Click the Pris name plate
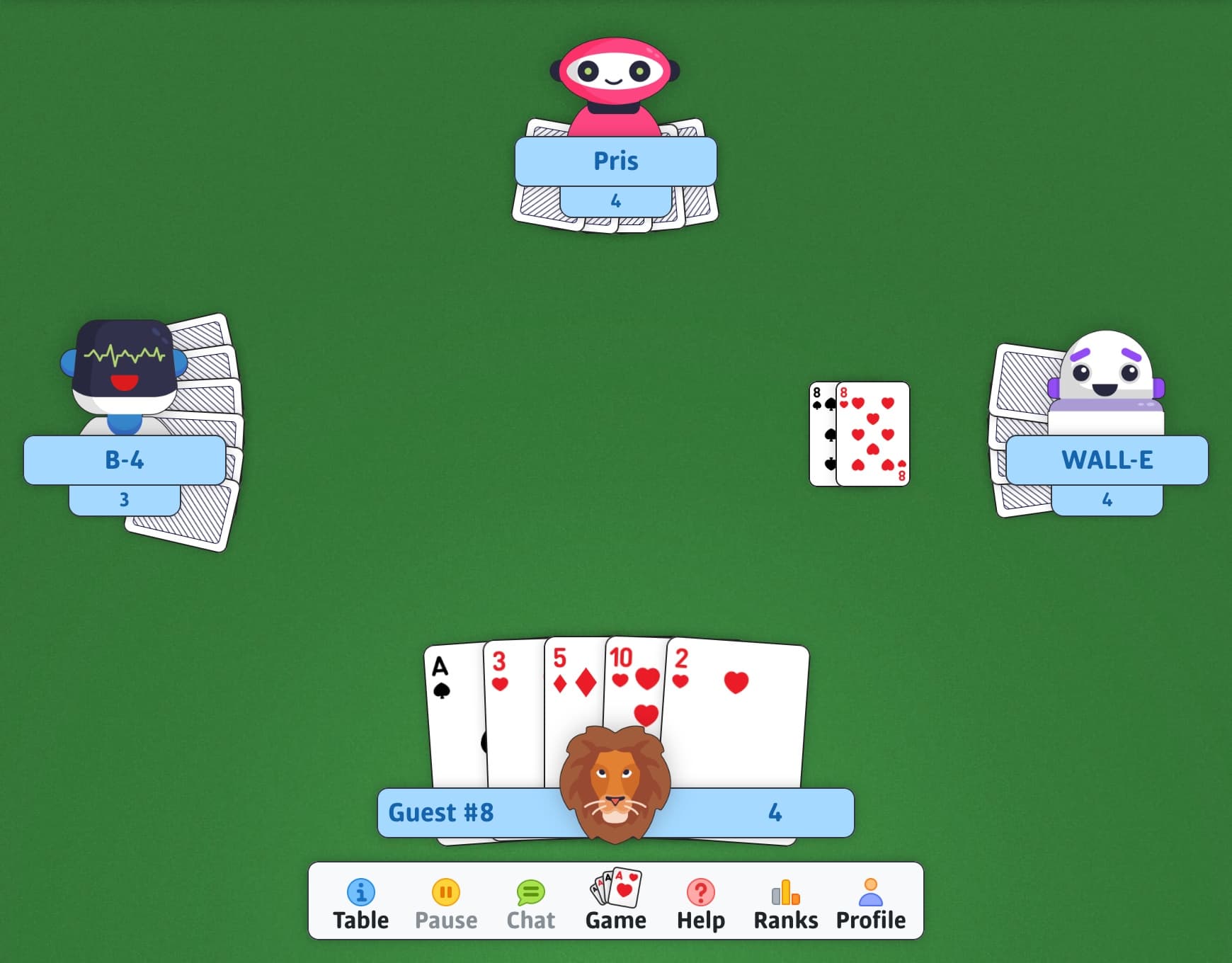This screenshot has width=1232, height=963. 615,161
